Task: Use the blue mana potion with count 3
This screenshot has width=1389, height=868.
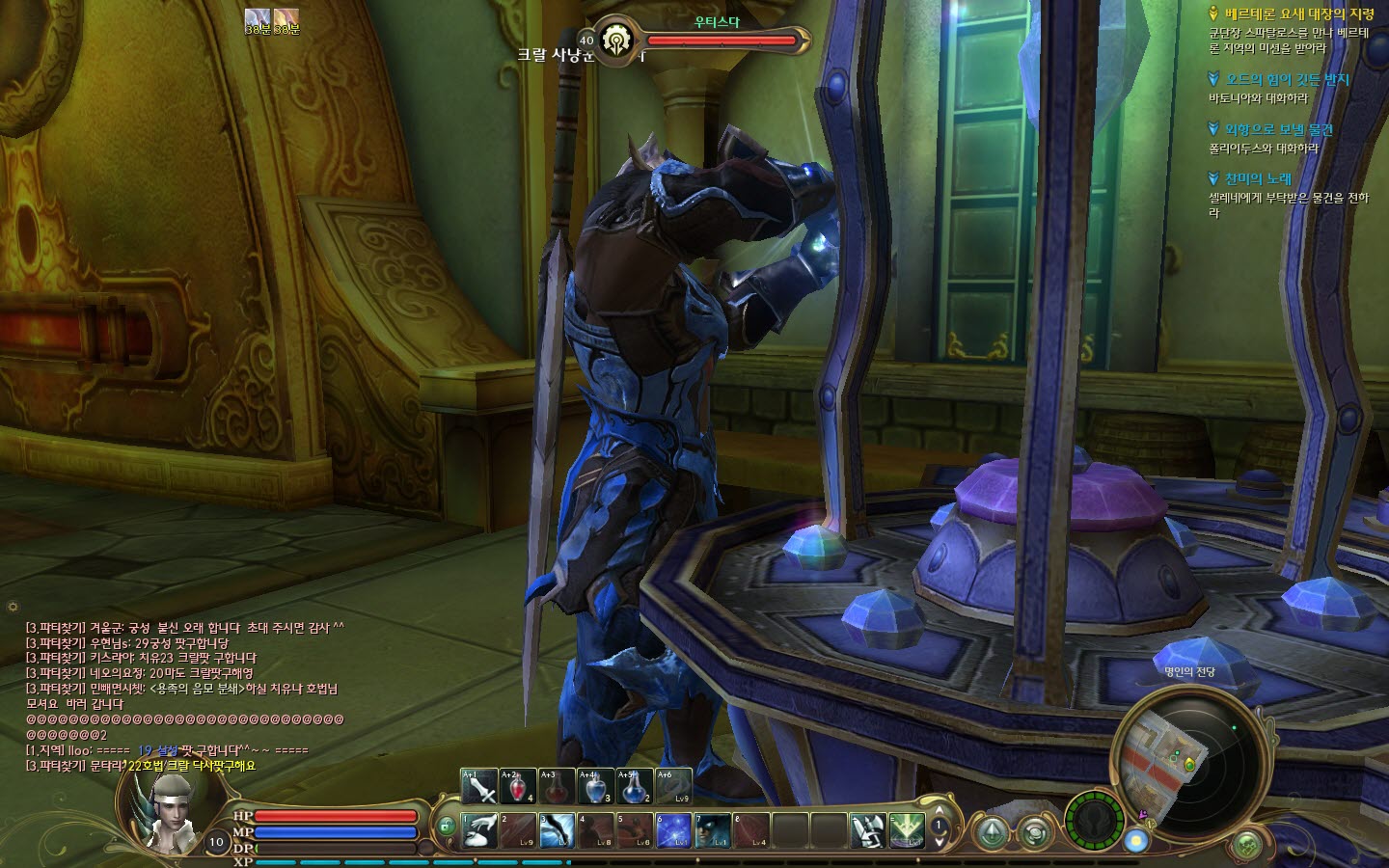Action: click(595, 787)
